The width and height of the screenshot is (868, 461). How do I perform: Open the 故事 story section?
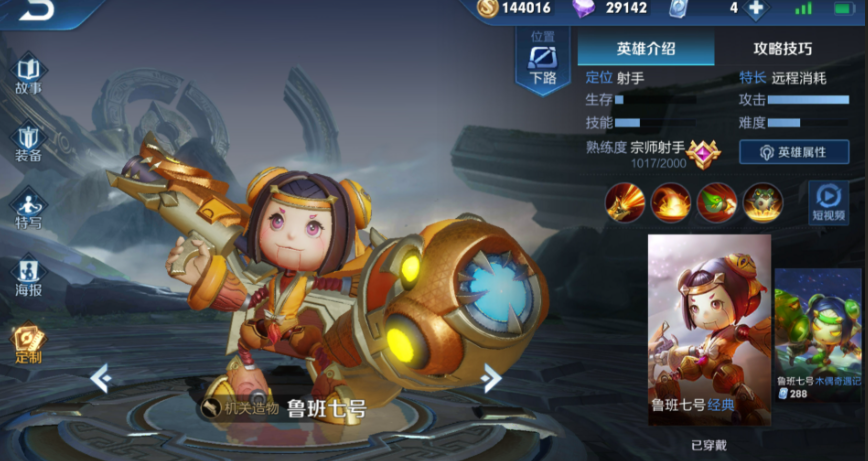[x=29, y=75]
